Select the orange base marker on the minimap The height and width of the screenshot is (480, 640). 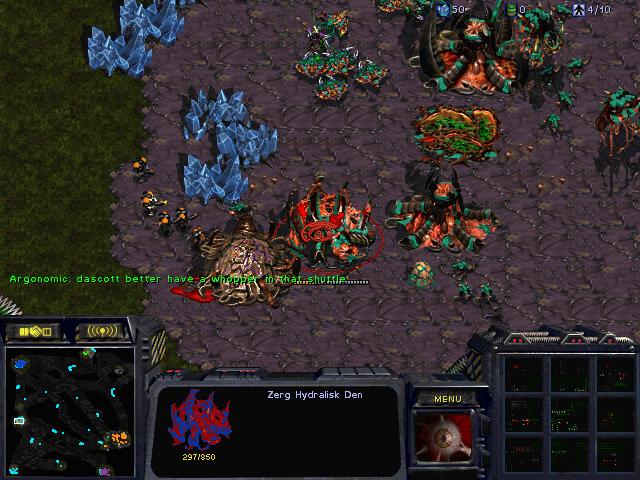pos(121,437)
